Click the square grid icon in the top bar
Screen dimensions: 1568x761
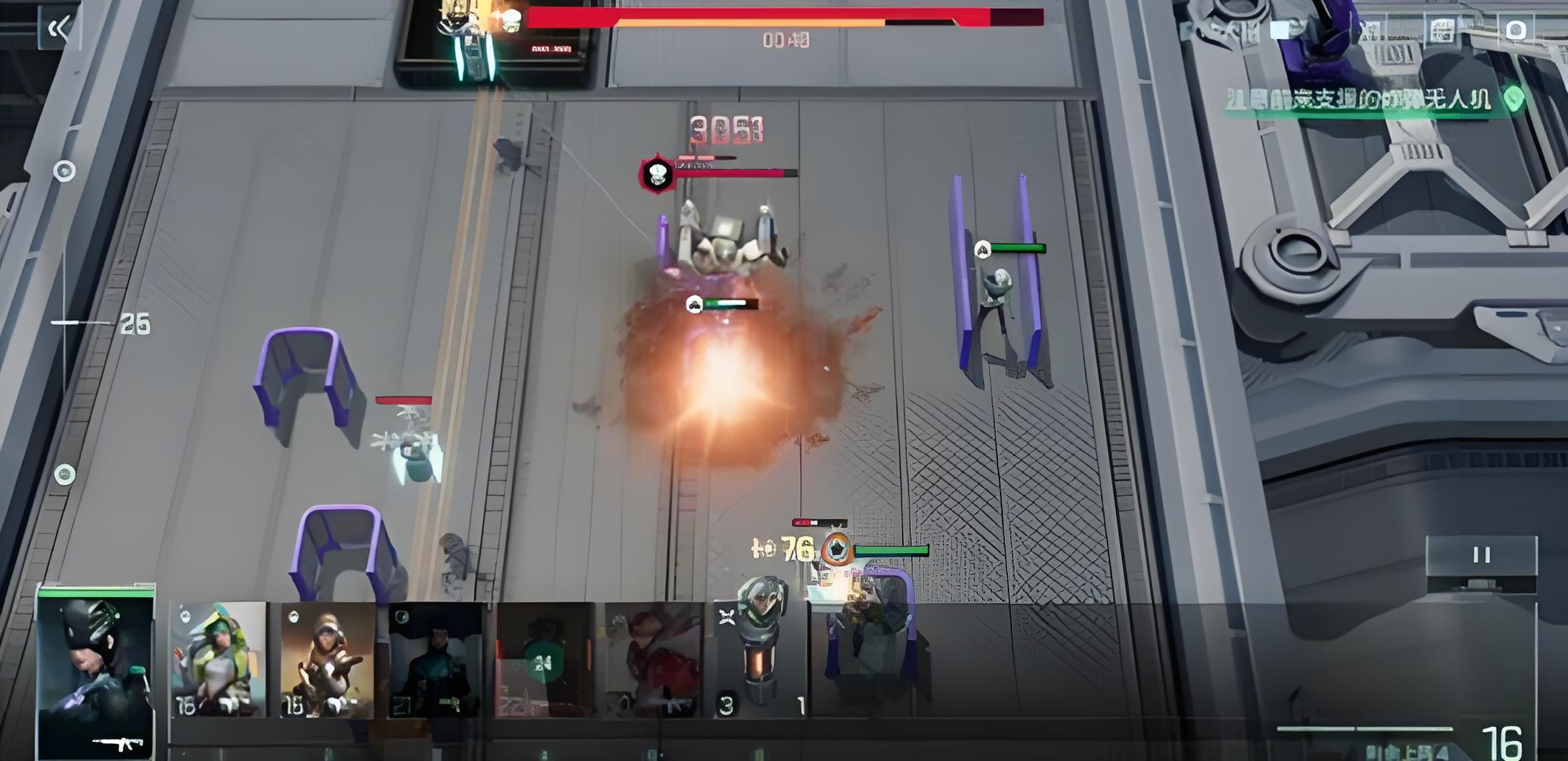pyautogui.click(x=1441, y=31)
